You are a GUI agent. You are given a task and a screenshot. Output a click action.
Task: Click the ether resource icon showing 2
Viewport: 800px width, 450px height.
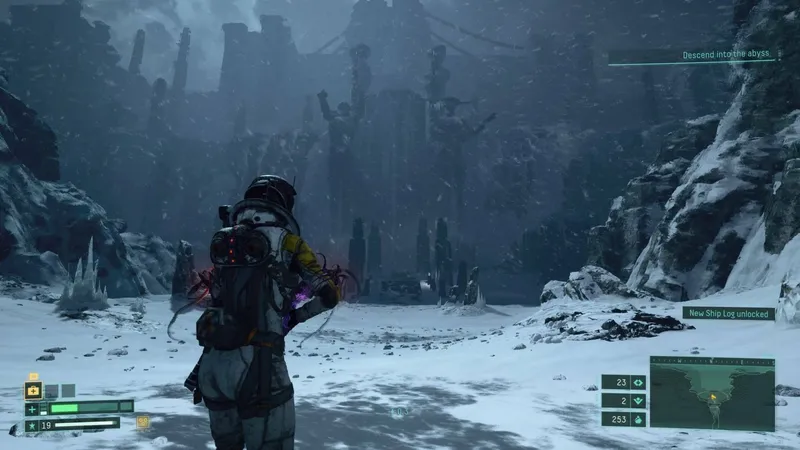(638, 400)
